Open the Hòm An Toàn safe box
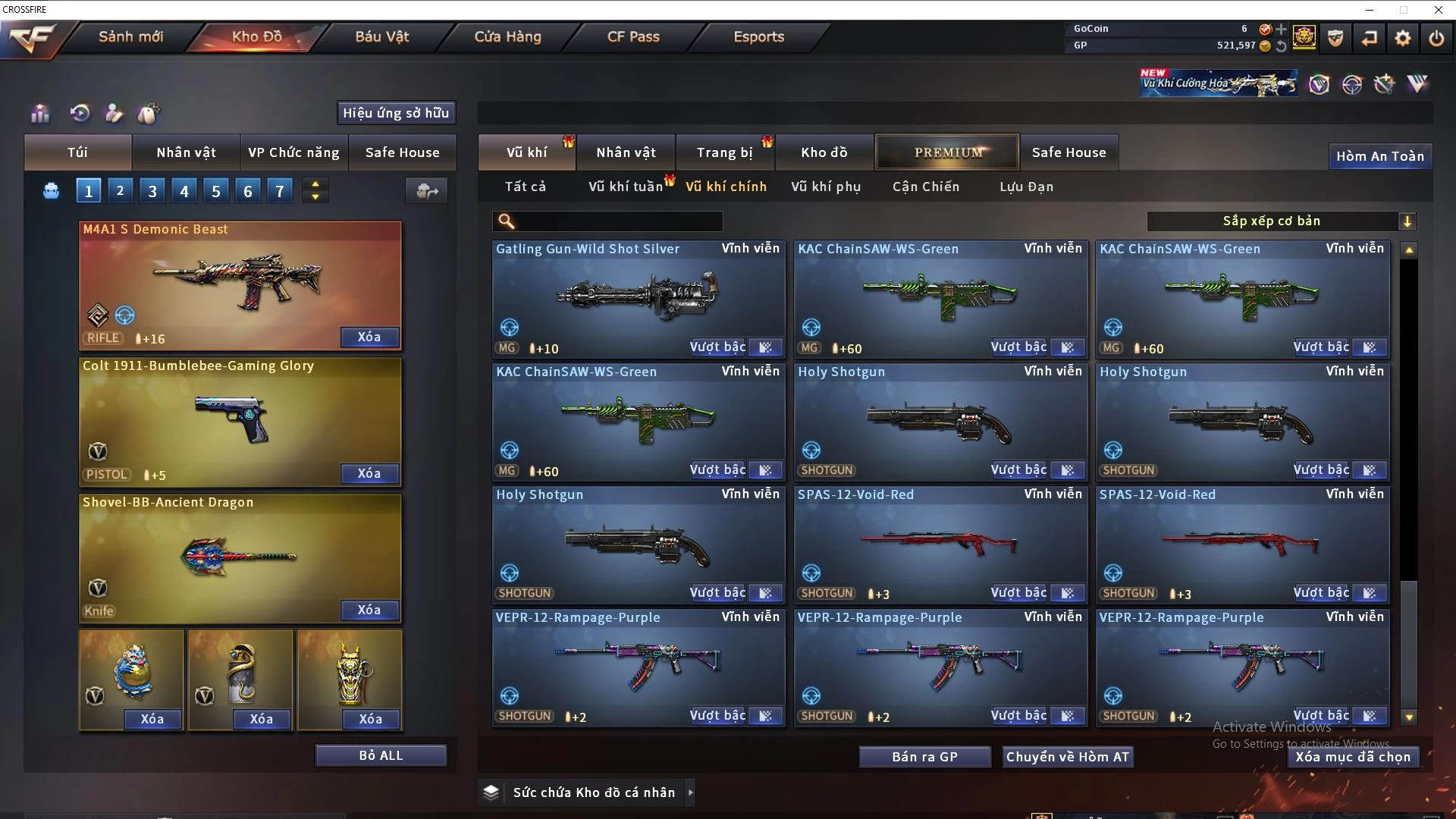 coord(1379,156)
